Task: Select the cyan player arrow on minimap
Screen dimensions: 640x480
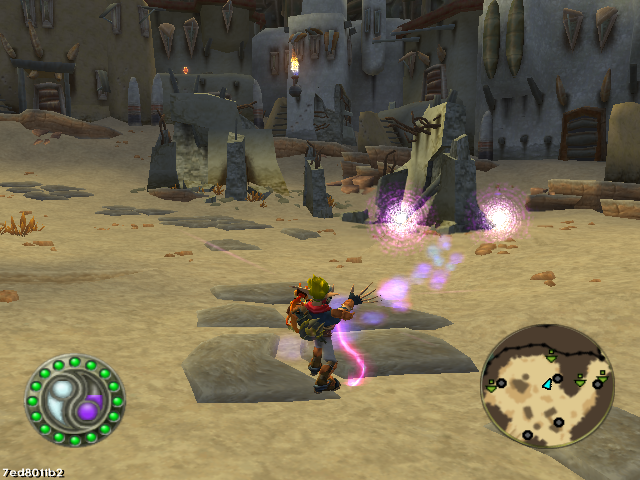Action: point(547,383)
